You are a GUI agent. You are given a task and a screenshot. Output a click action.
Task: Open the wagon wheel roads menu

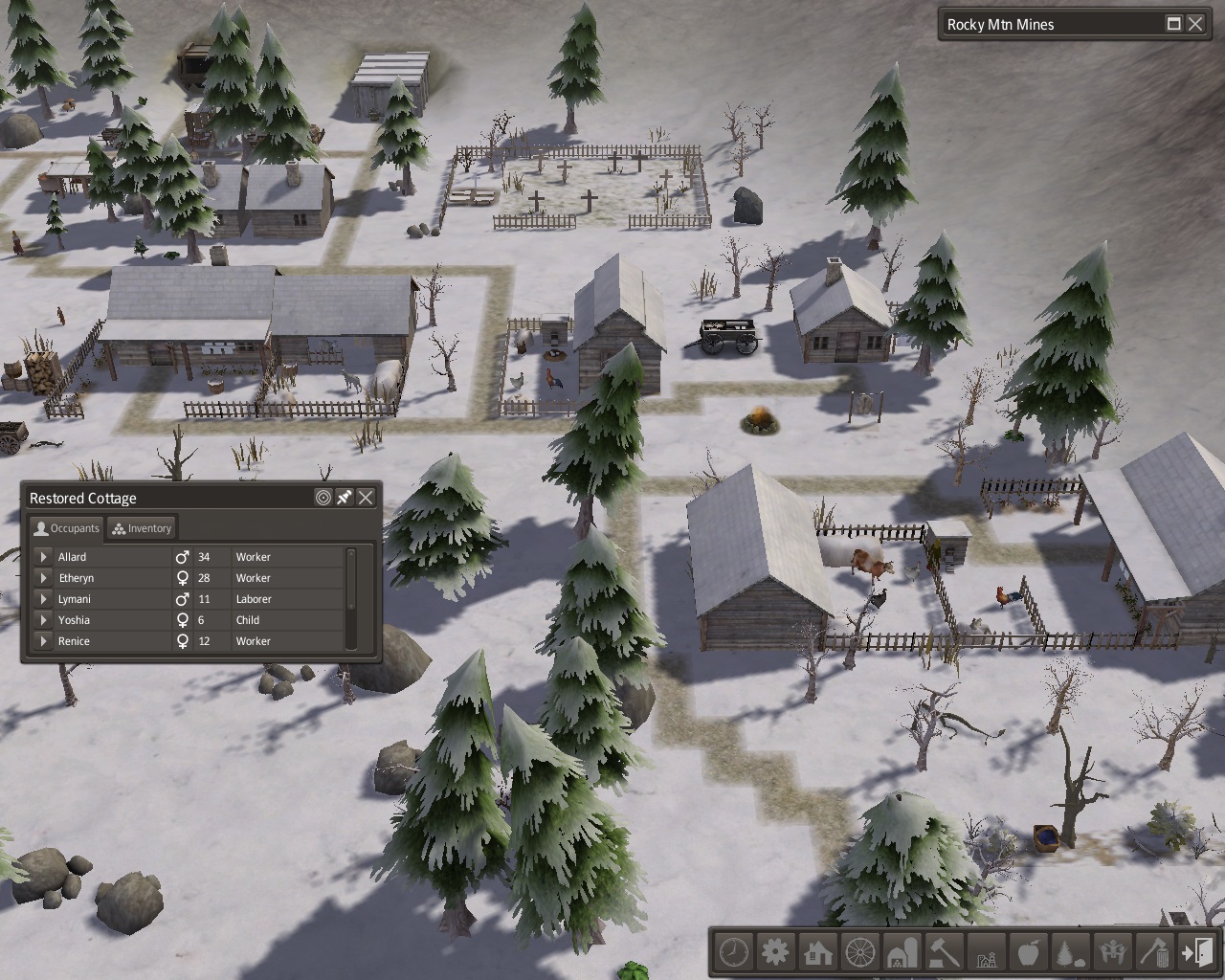859,953
